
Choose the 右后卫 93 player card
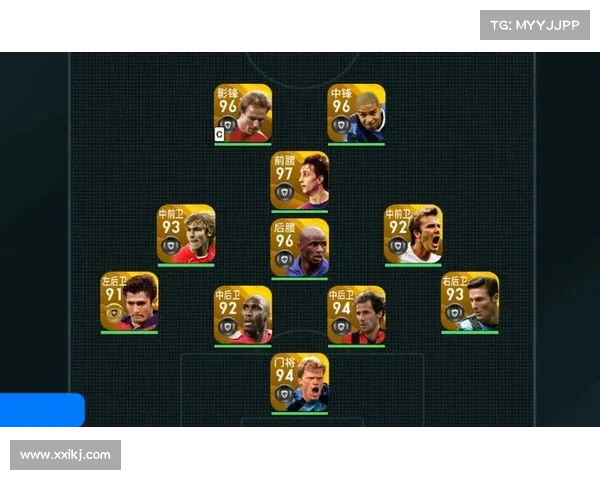[470, 301]
